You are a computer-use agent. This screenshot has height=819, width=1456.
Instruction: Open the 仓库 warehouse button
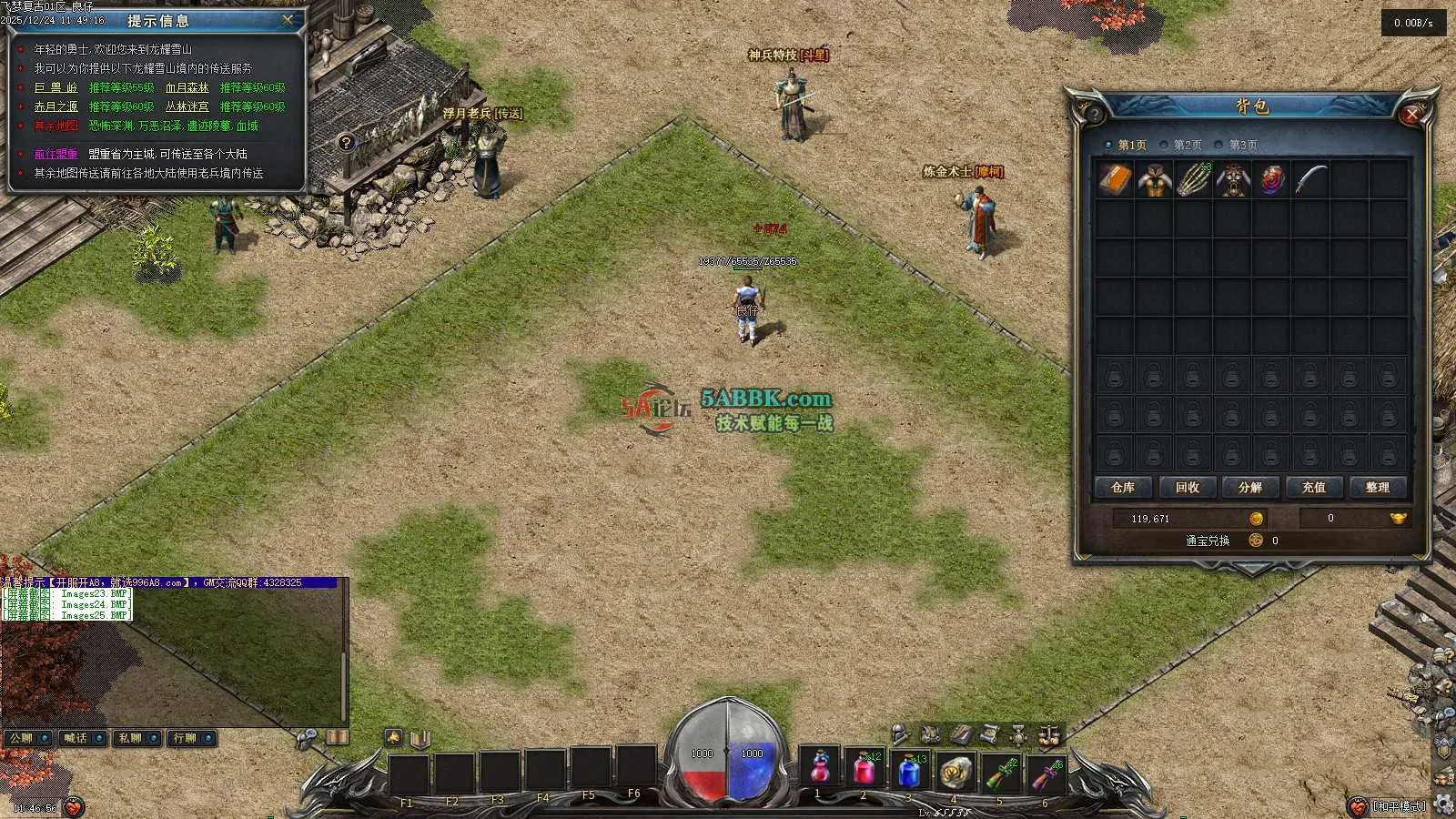tap(1123, 488)
